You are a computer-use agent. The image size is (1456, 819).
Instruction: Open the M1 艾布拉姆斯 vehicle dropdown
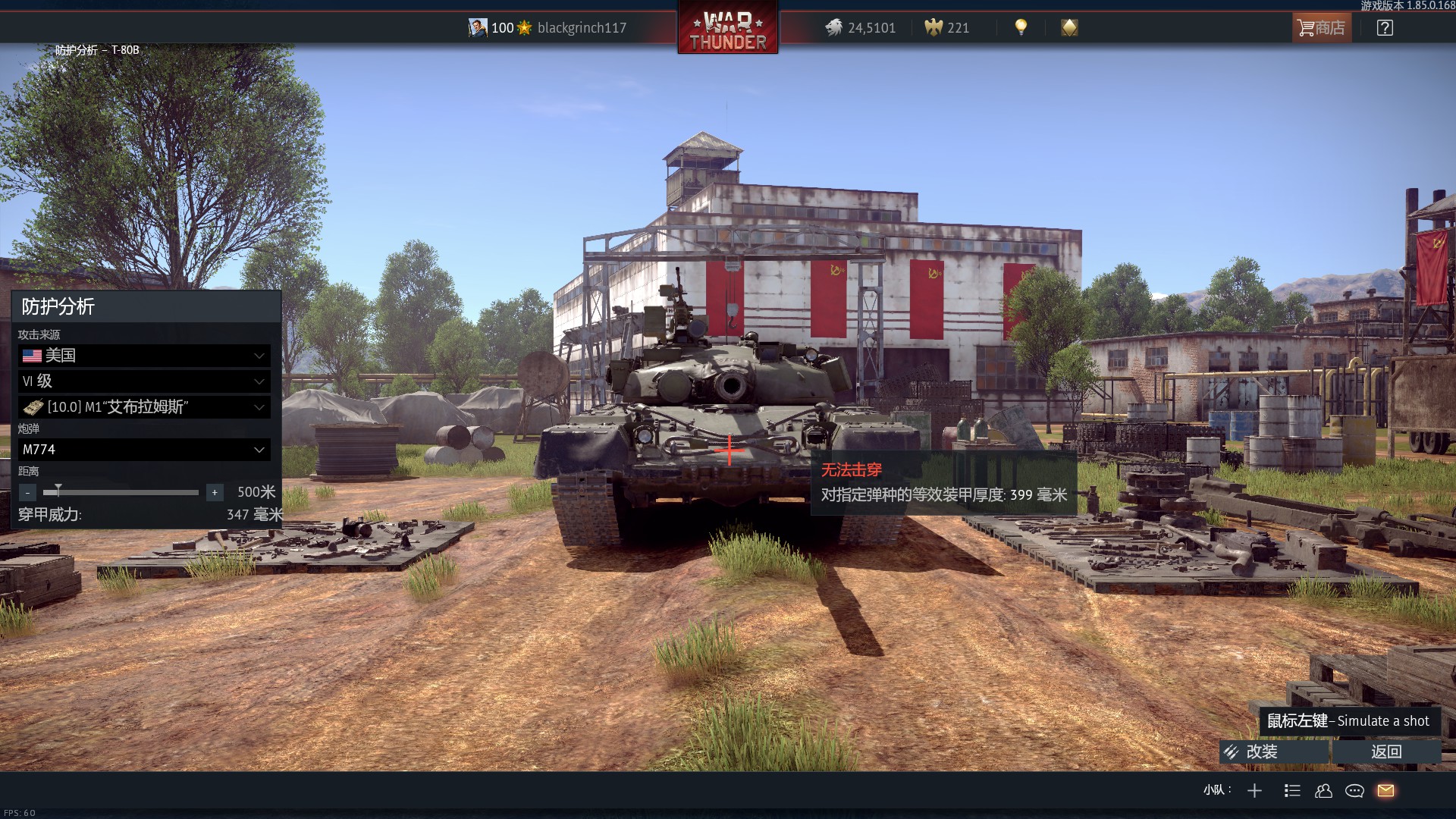(144, 407)
